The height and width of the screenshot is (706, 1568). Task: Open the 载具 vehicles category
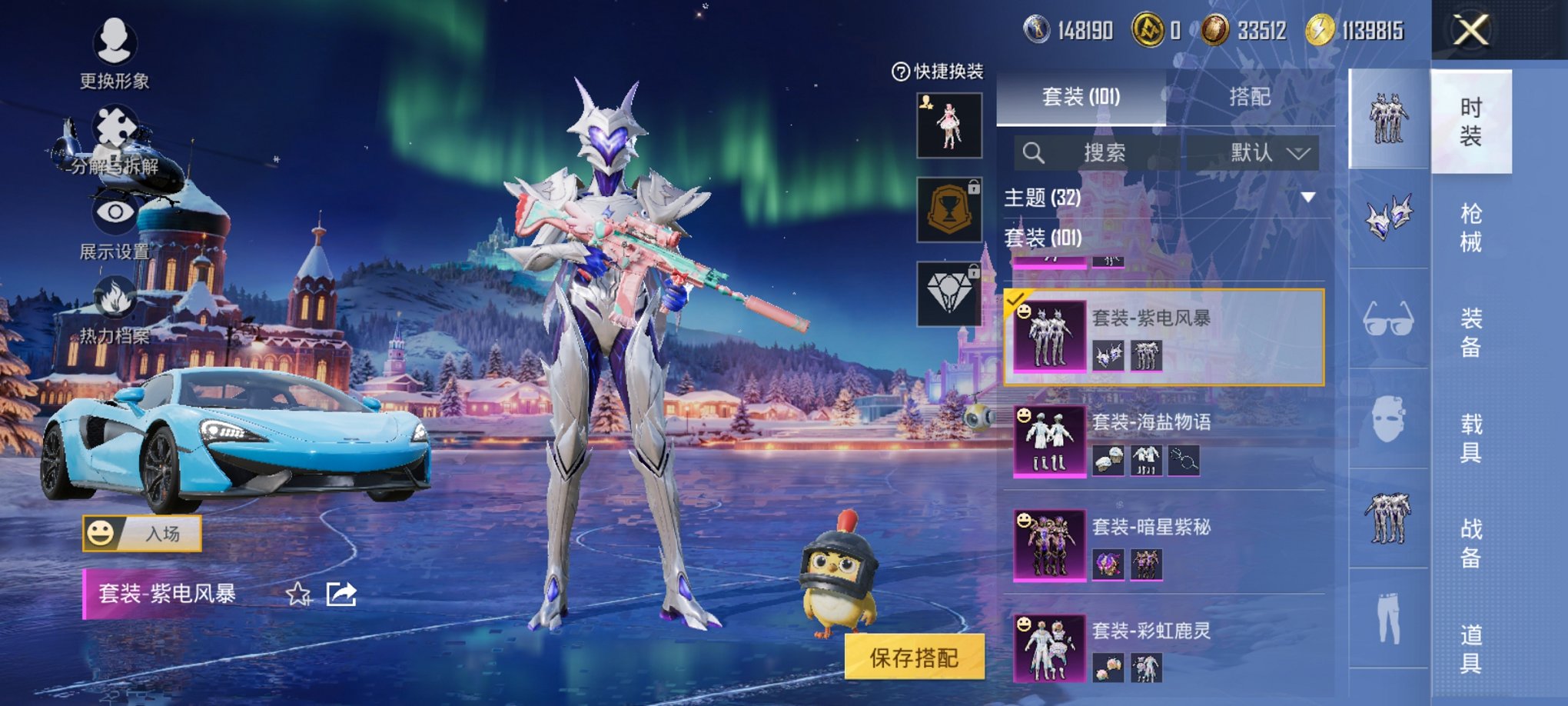tap(1470, 438)
